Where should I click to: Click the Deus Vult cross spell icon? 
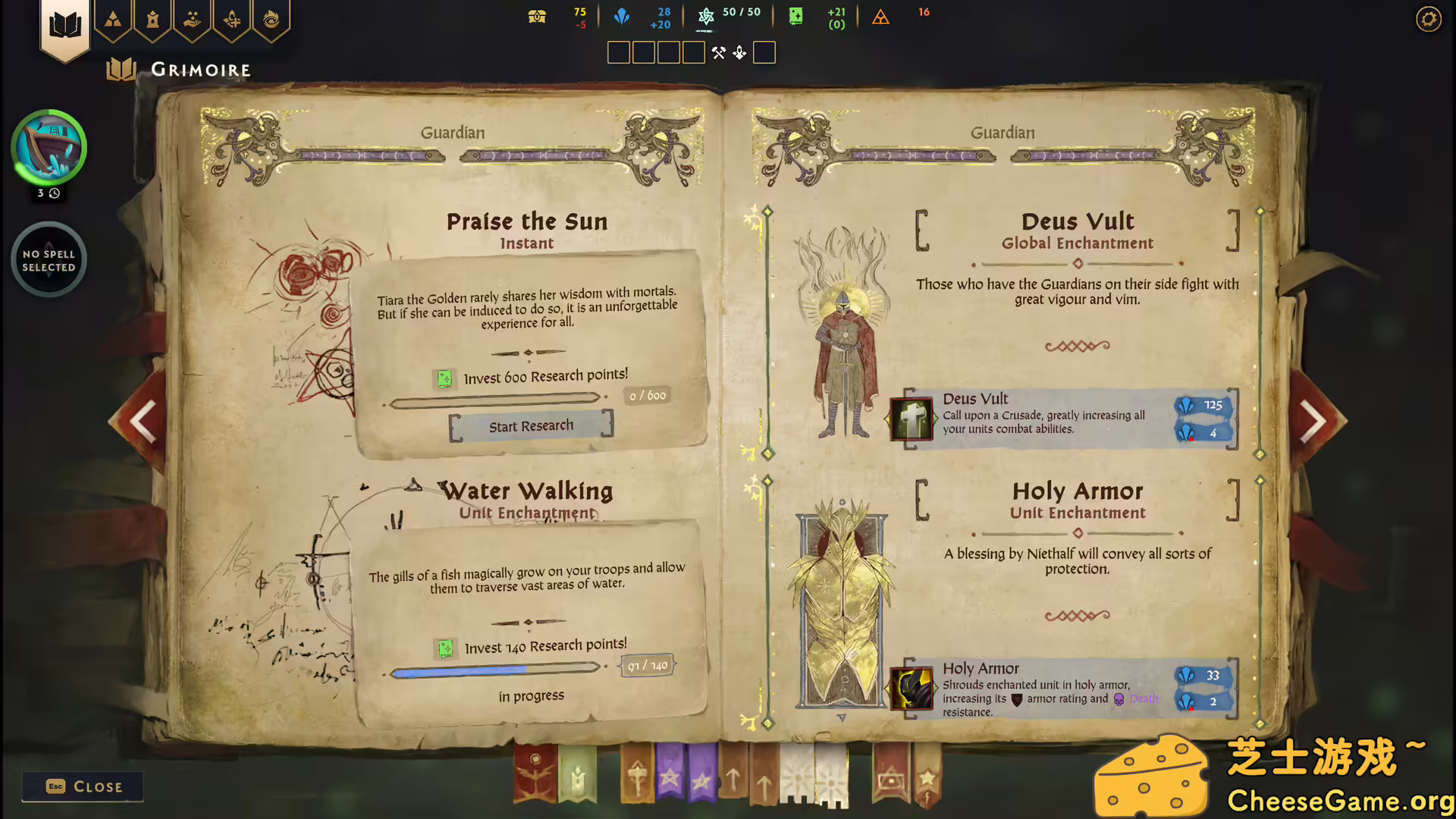click(911, 419)
